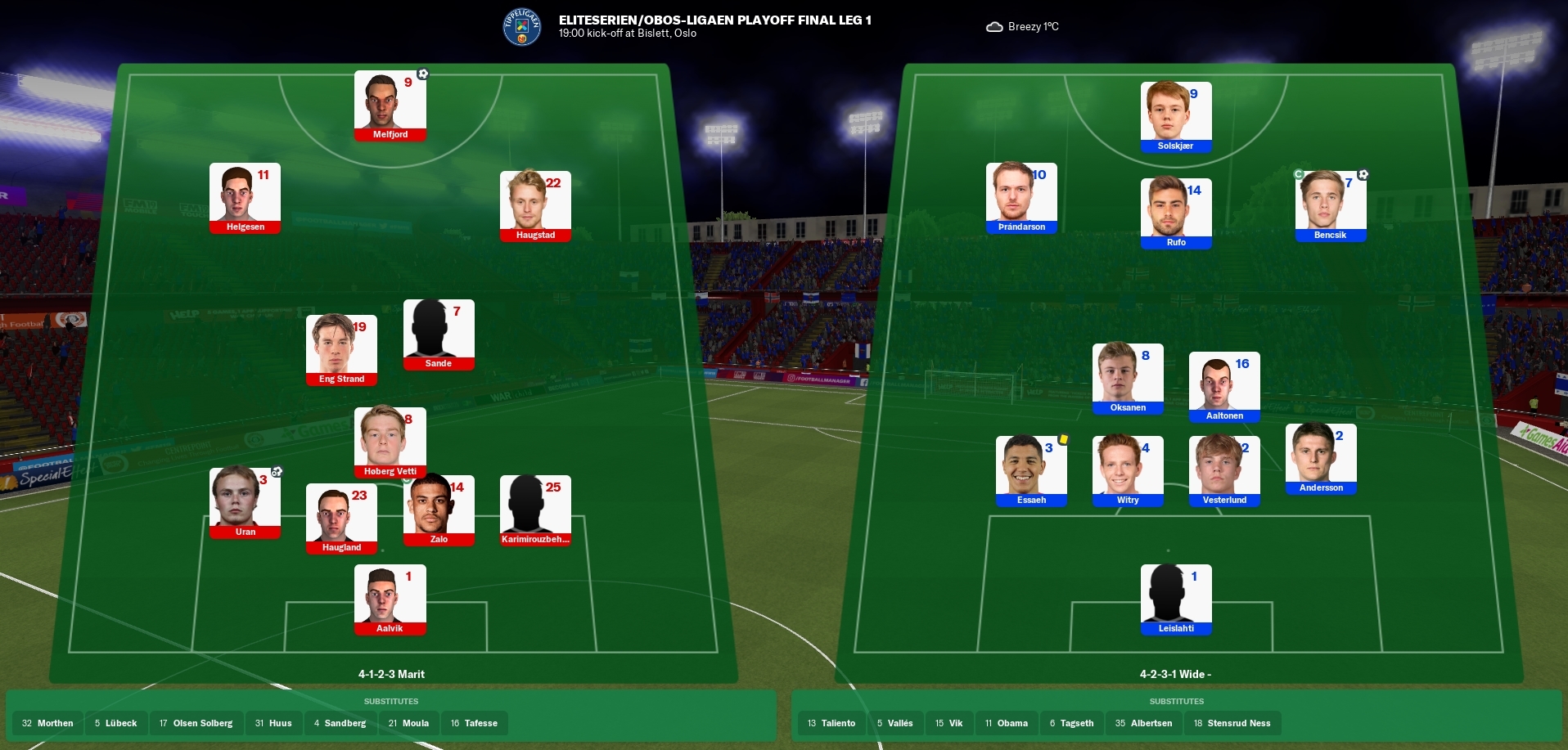Choose substitute Tafesse on the bench
The image size is (1568, 750).
pyautogui.click(x=474, y=723)
